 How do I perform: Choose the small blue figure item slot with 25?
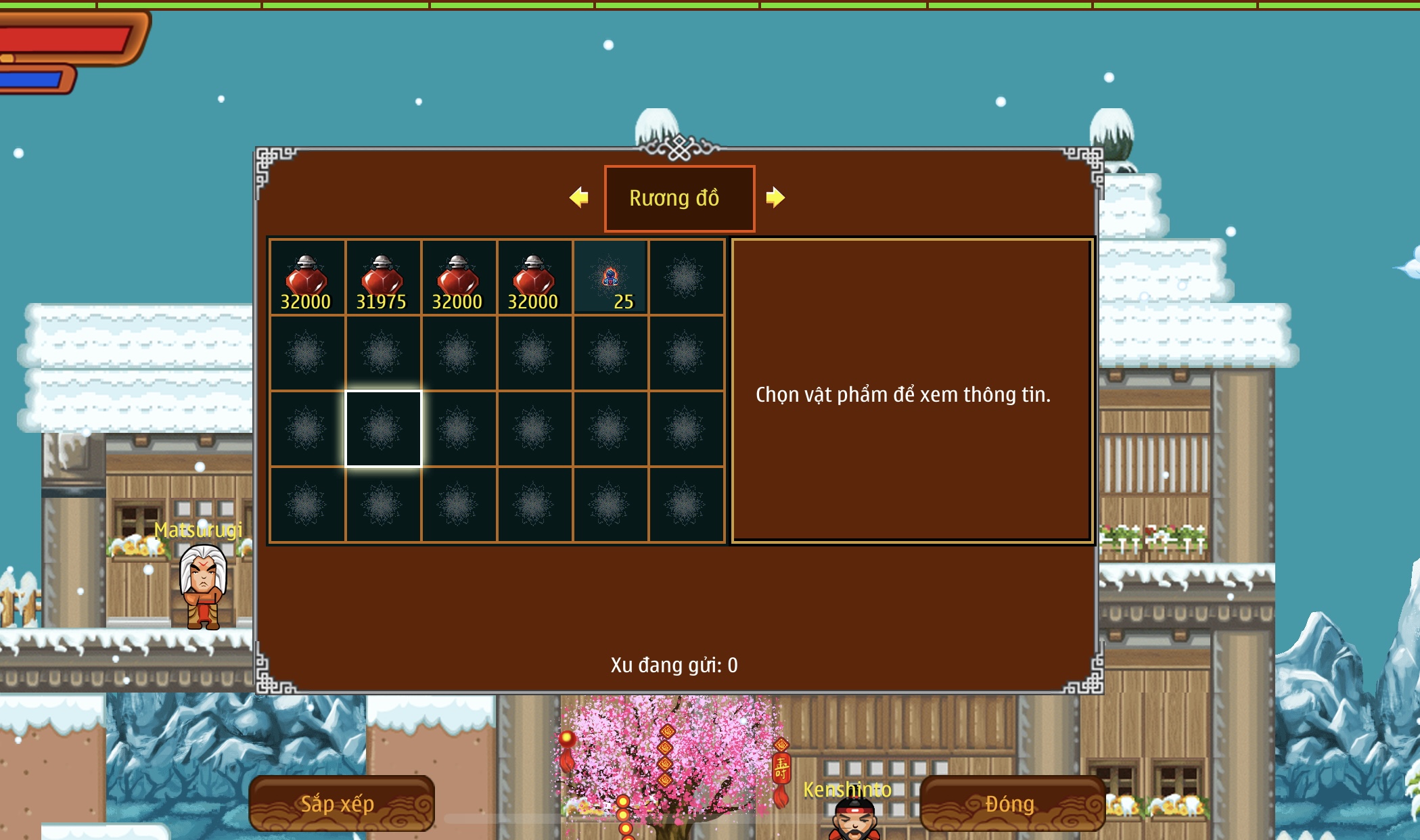(610, 278)
